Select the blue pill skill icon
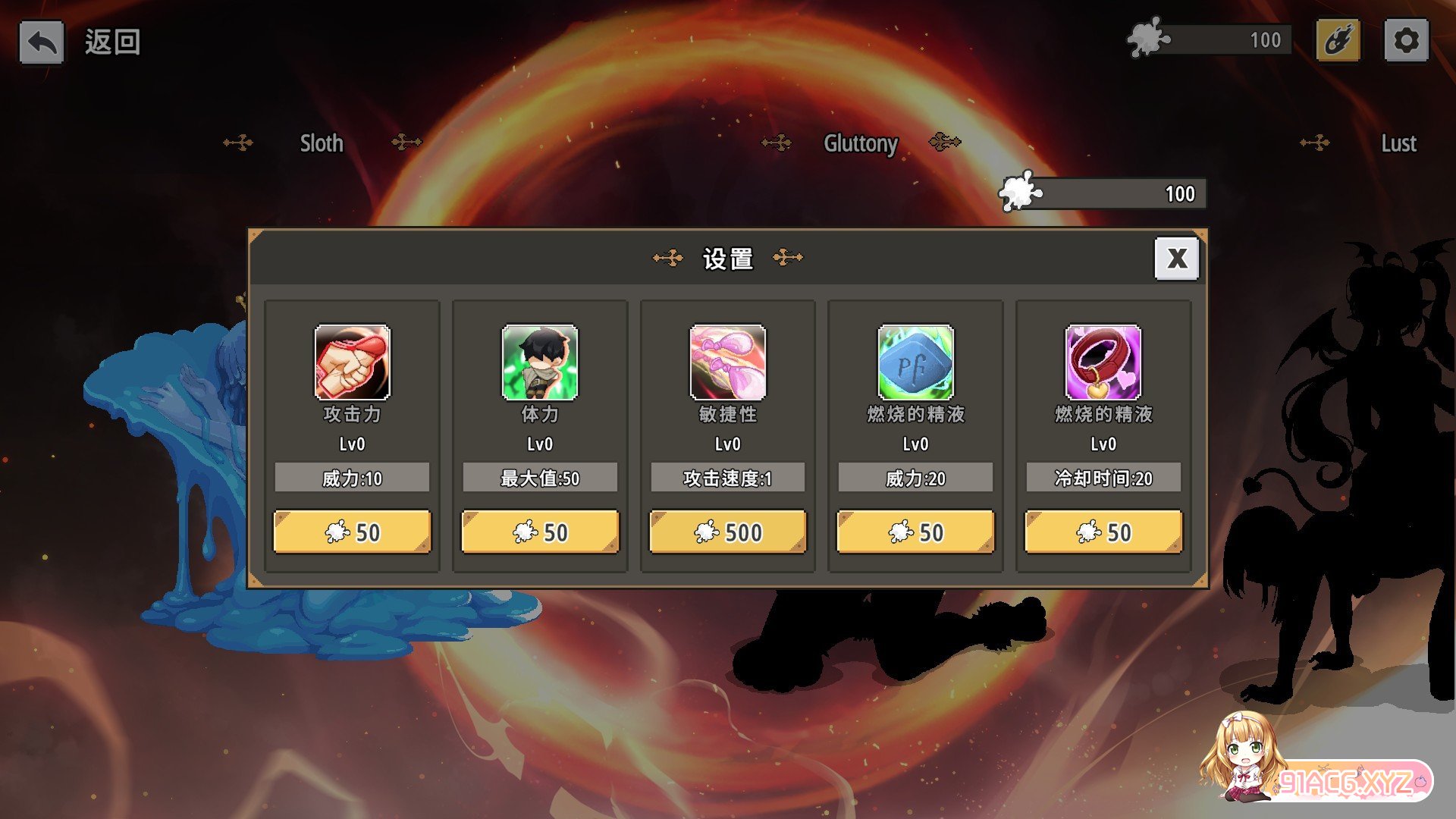 915,362
